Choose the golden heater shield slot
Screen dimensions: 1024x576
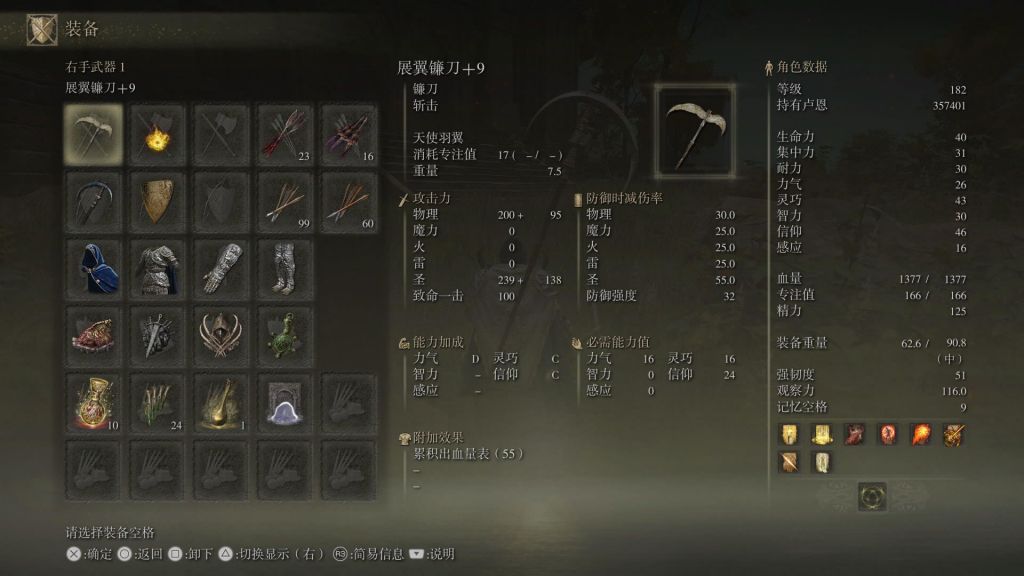(x=158, y=201)
